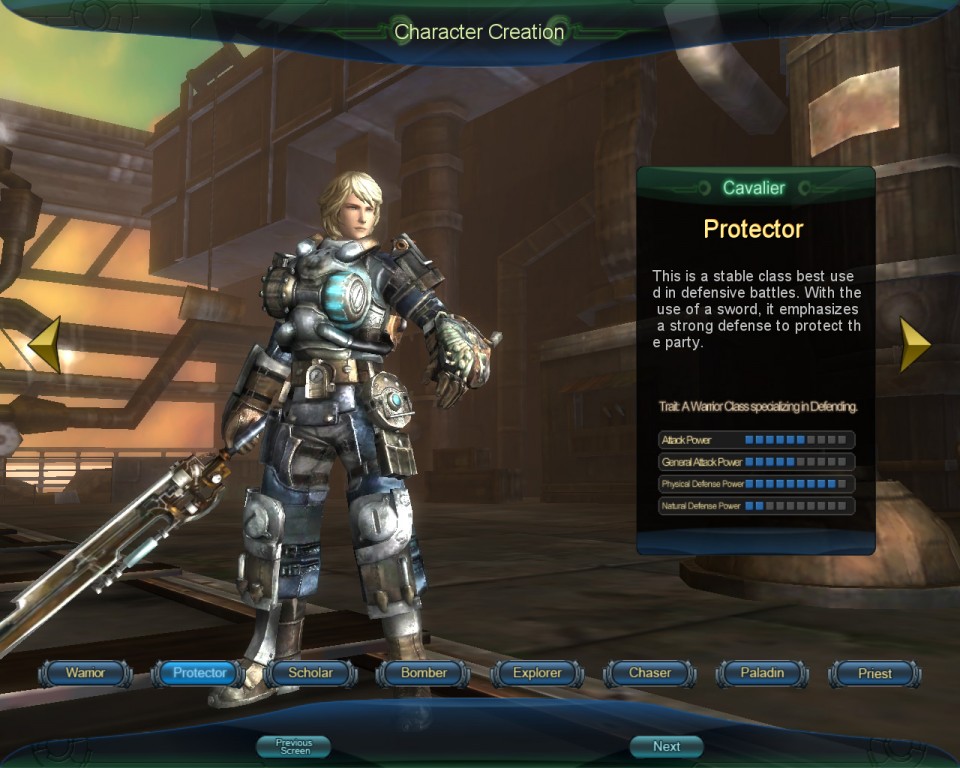Screen dimensions: 960x768
Task: Click the left yellow arrow
Action: (45, 345)
